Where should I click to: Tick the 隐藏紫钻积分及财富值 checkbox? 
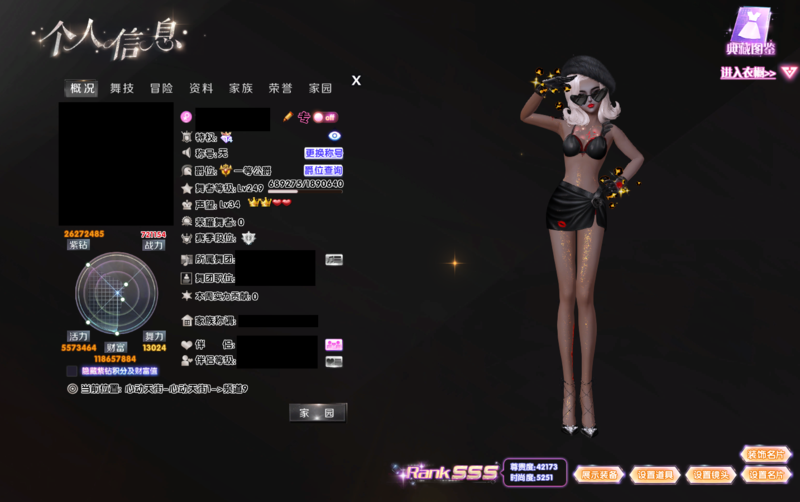point(73,370)
